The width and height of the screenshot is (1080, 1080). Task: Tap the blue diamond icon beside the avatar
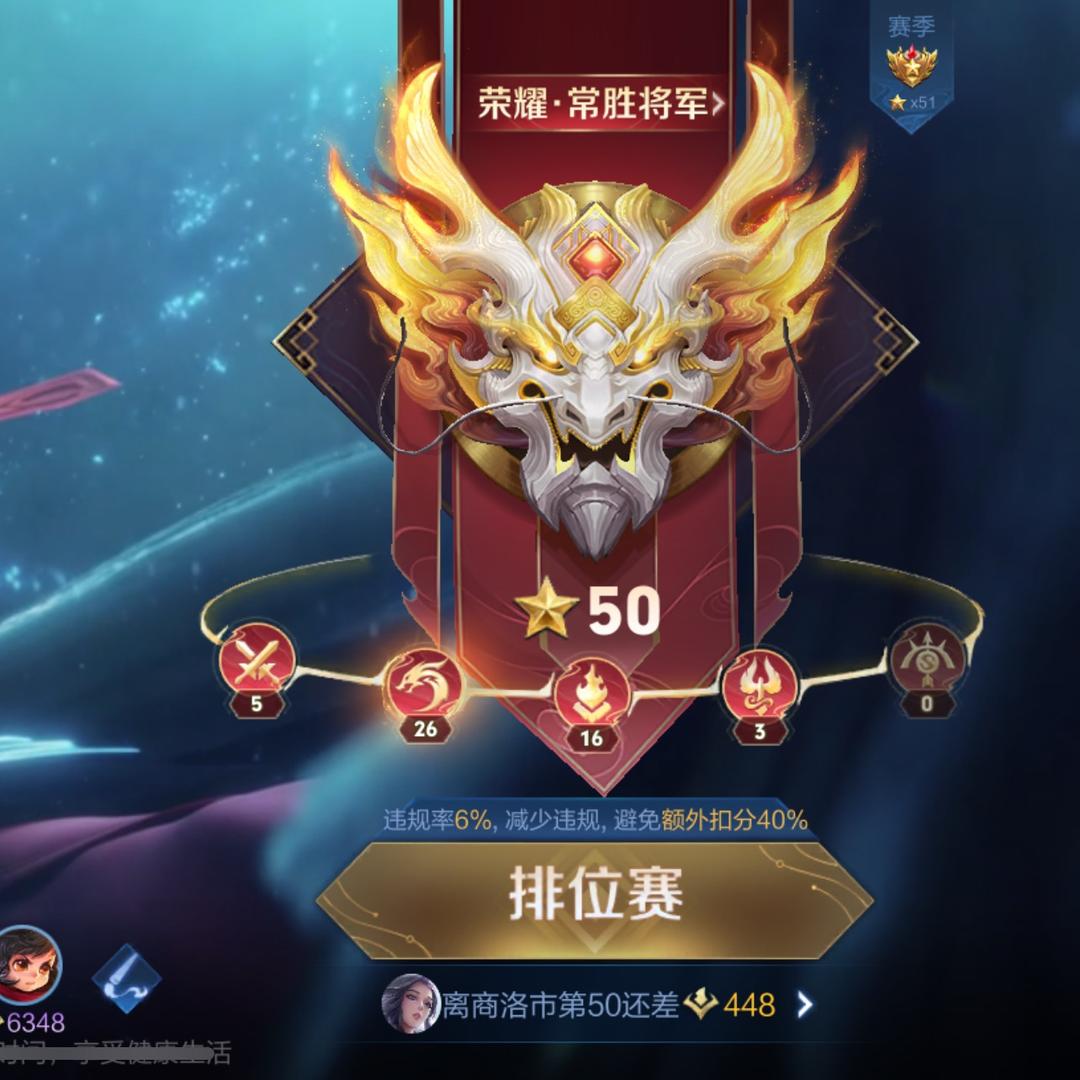coord(127,977)
